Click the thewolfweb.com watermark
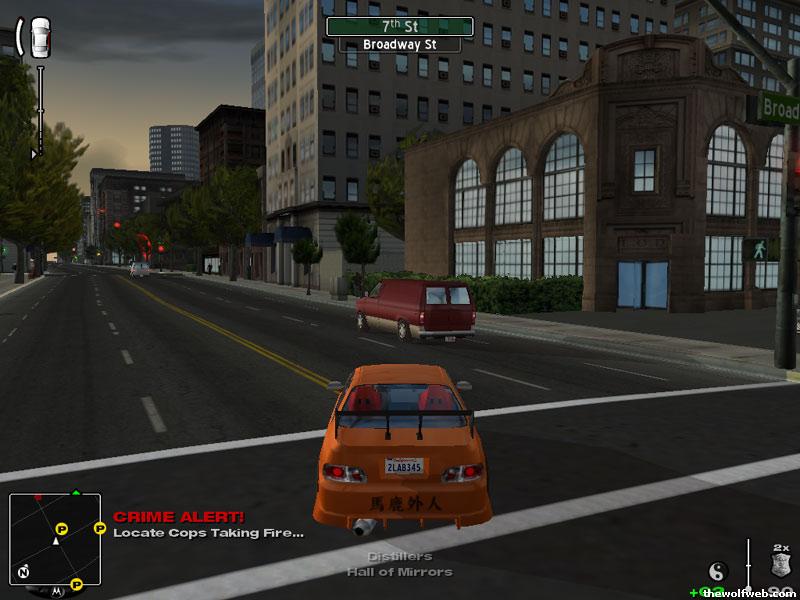The width and height of the screenshot is (800, 600). click(748, 592)
